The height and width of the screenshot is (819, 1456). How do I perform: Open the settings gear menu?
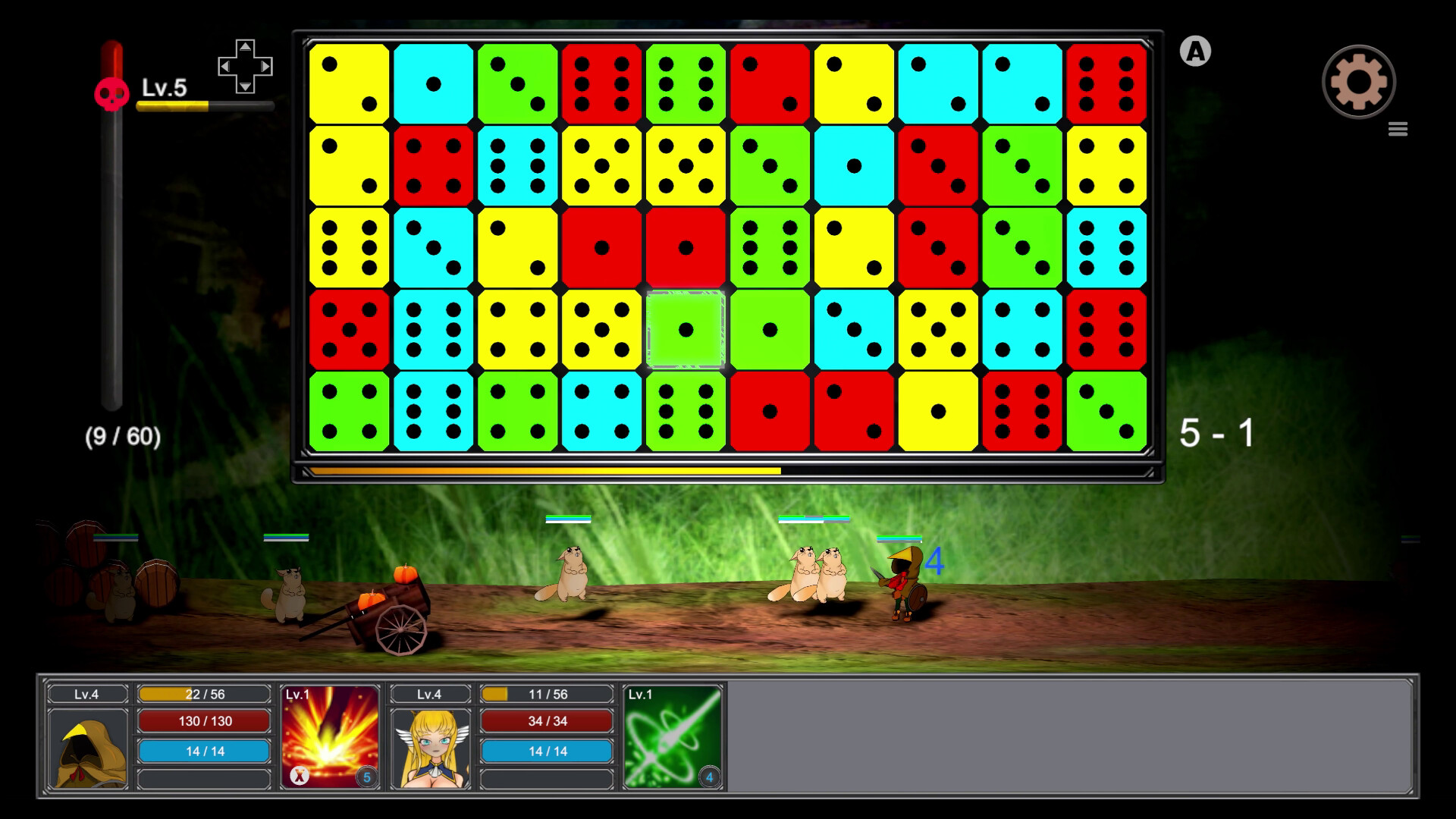(1359, 81)
